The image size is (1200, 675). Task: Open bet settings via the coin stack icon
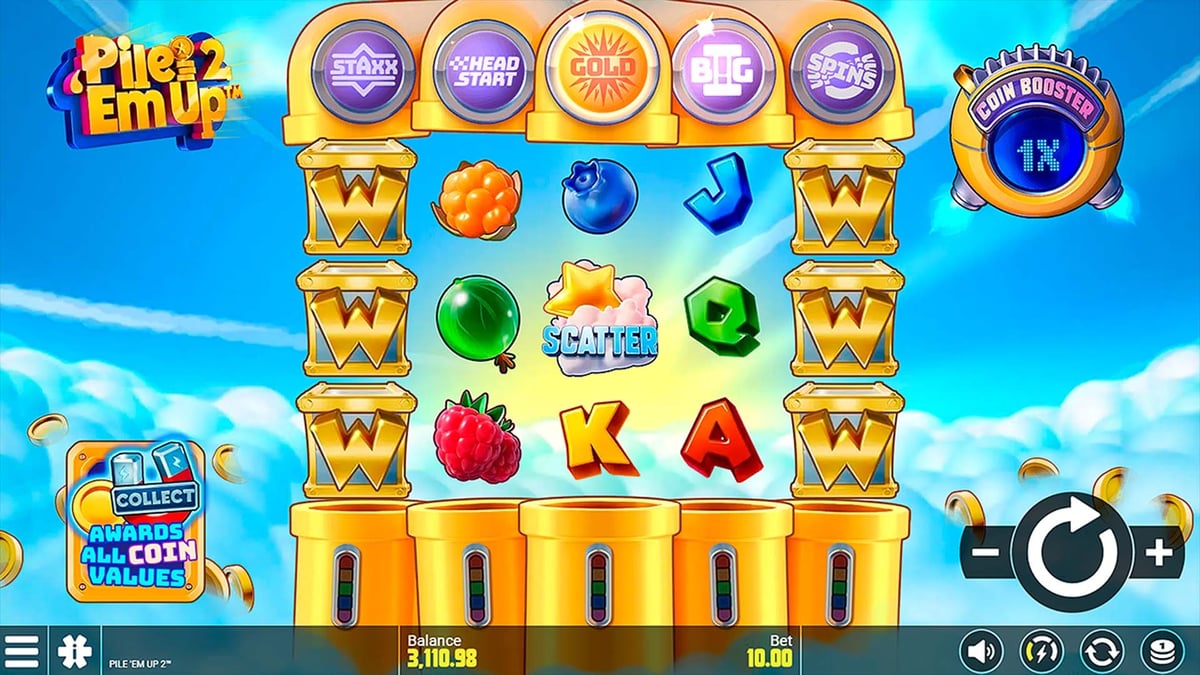[x=1161, y=652]
